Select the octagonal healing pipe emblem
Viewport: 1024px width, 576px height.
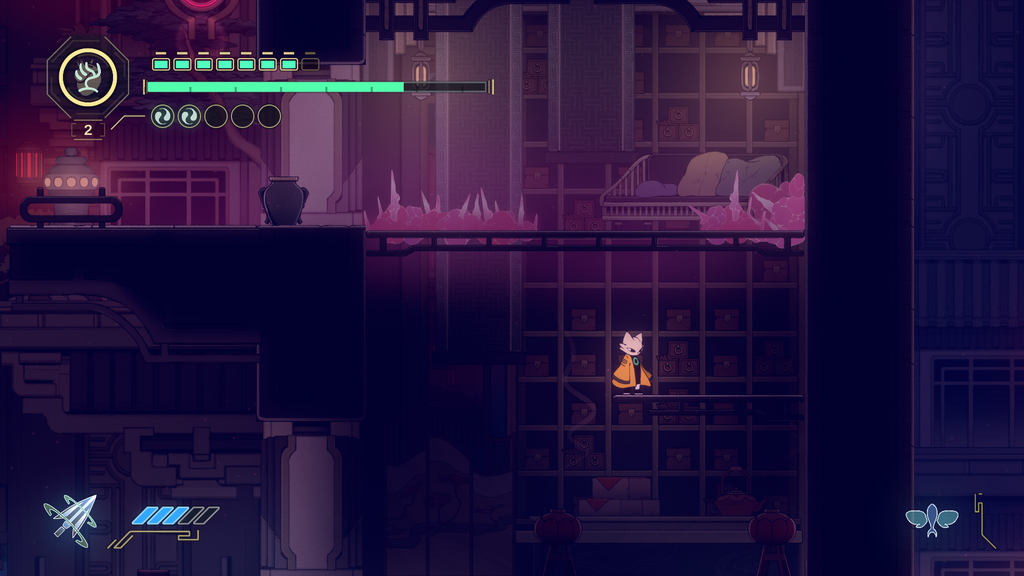(x=88, y=77)
